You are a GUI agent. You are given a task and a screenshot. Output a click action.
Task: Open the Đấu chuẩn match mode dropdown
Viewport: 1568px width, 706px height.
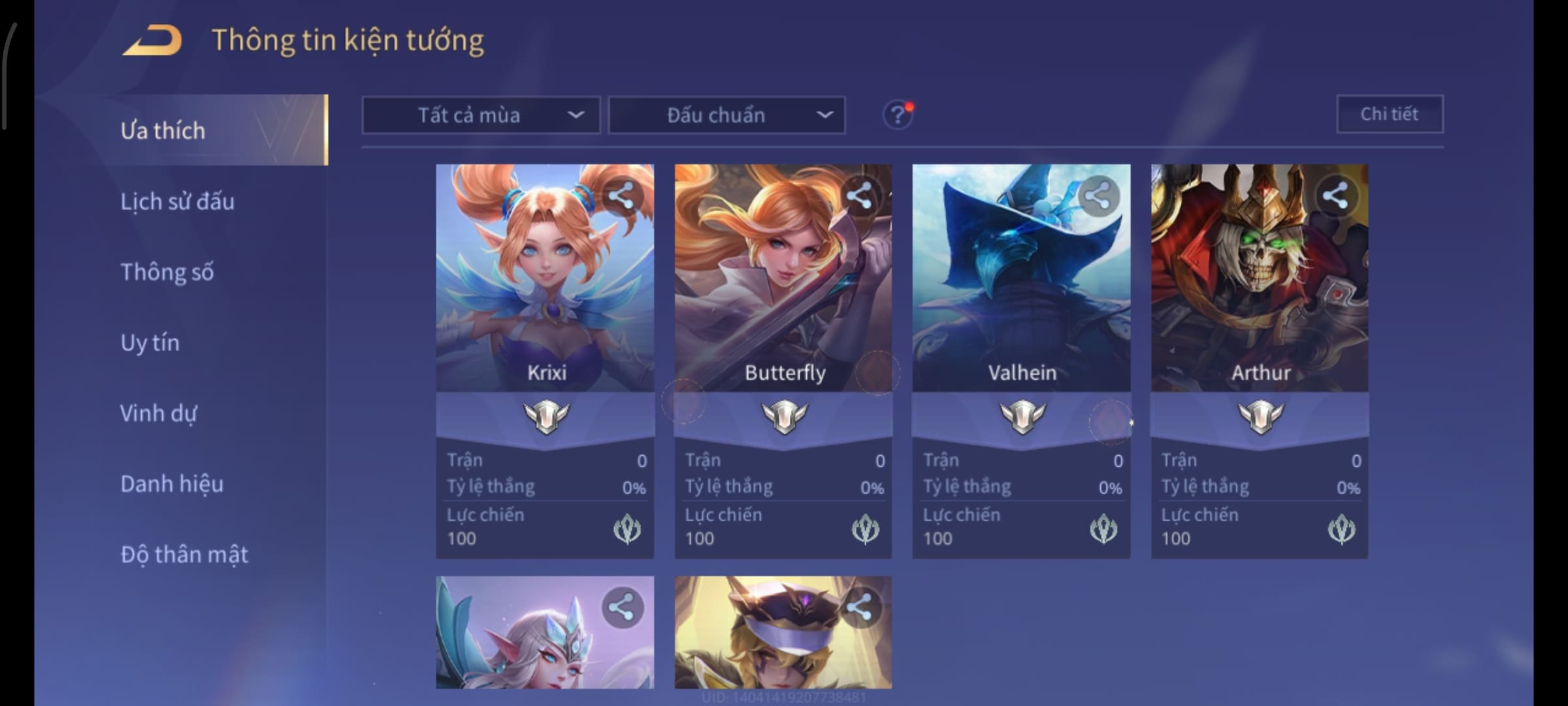point(727,115)
